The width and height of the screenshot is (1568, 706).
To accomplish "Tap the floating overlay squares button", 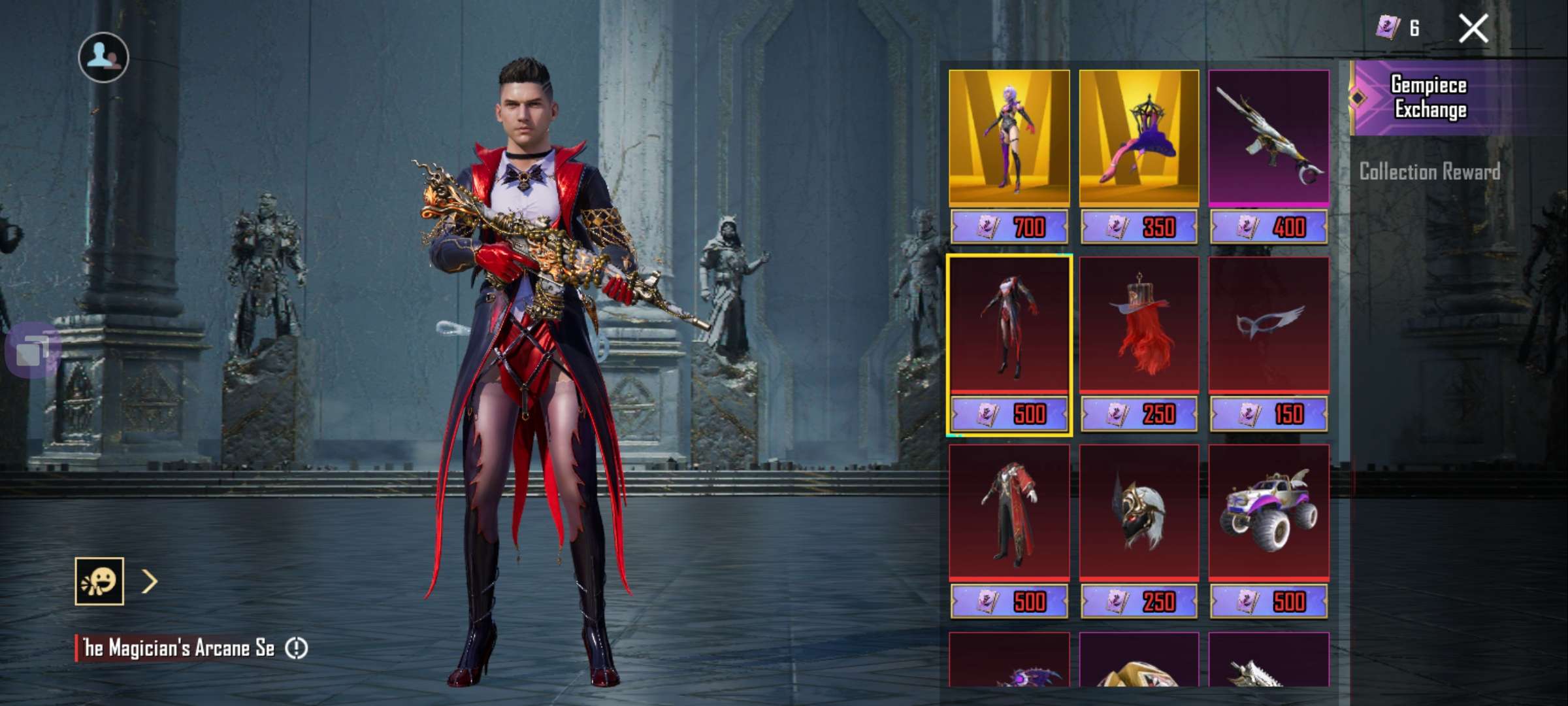I will 33,350.
